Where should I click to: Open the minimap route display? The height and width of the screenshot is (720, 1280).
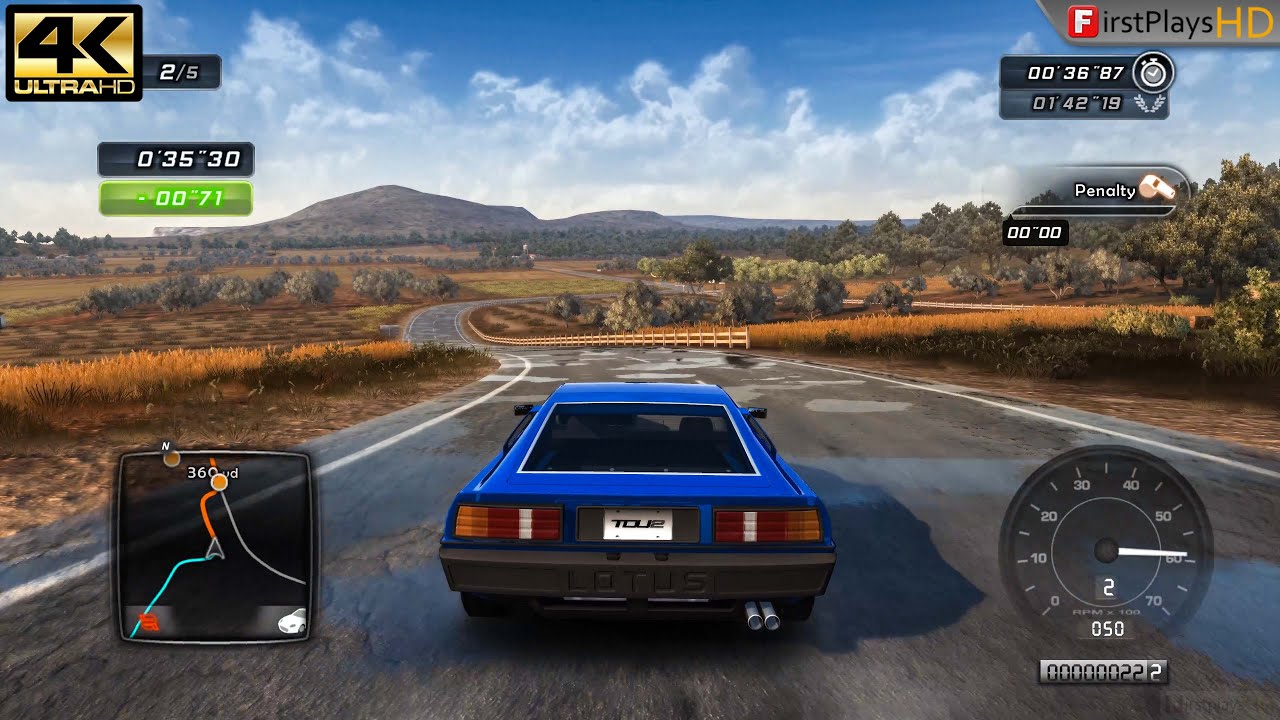click(x=215, y=546)
